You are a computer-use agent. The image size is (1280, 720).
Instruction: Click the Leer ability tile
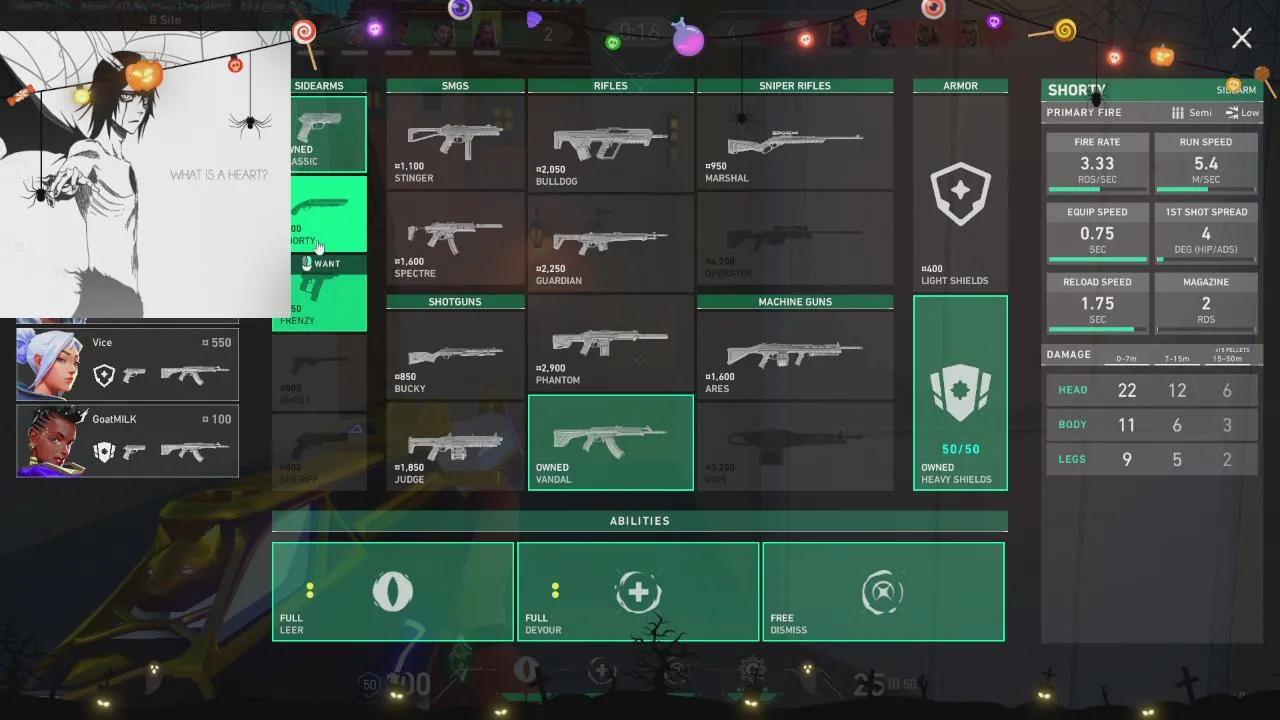click(x=393, y=592)
